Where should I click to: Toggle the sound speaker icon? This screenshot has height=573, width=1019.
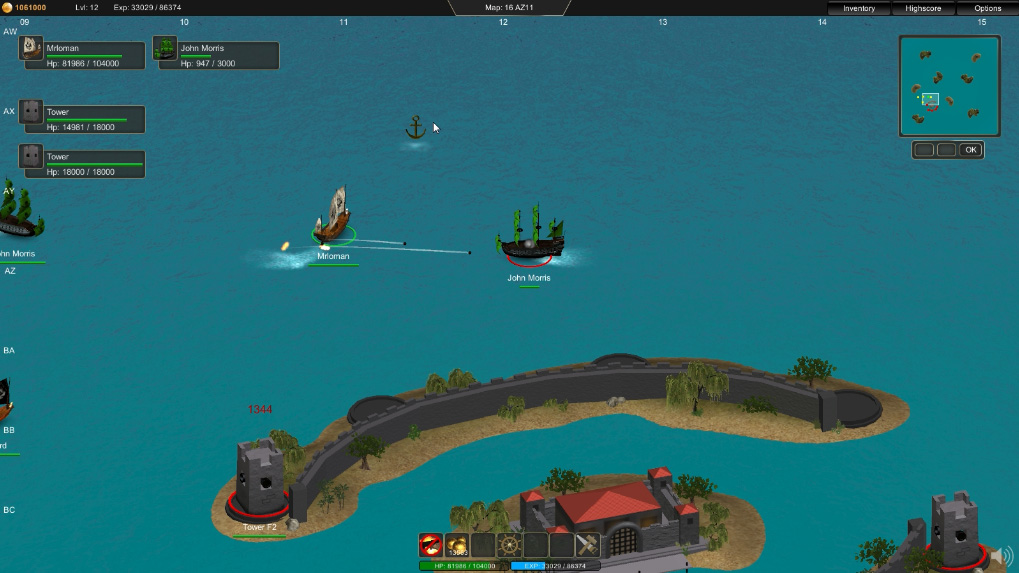tap(1002, 557)
